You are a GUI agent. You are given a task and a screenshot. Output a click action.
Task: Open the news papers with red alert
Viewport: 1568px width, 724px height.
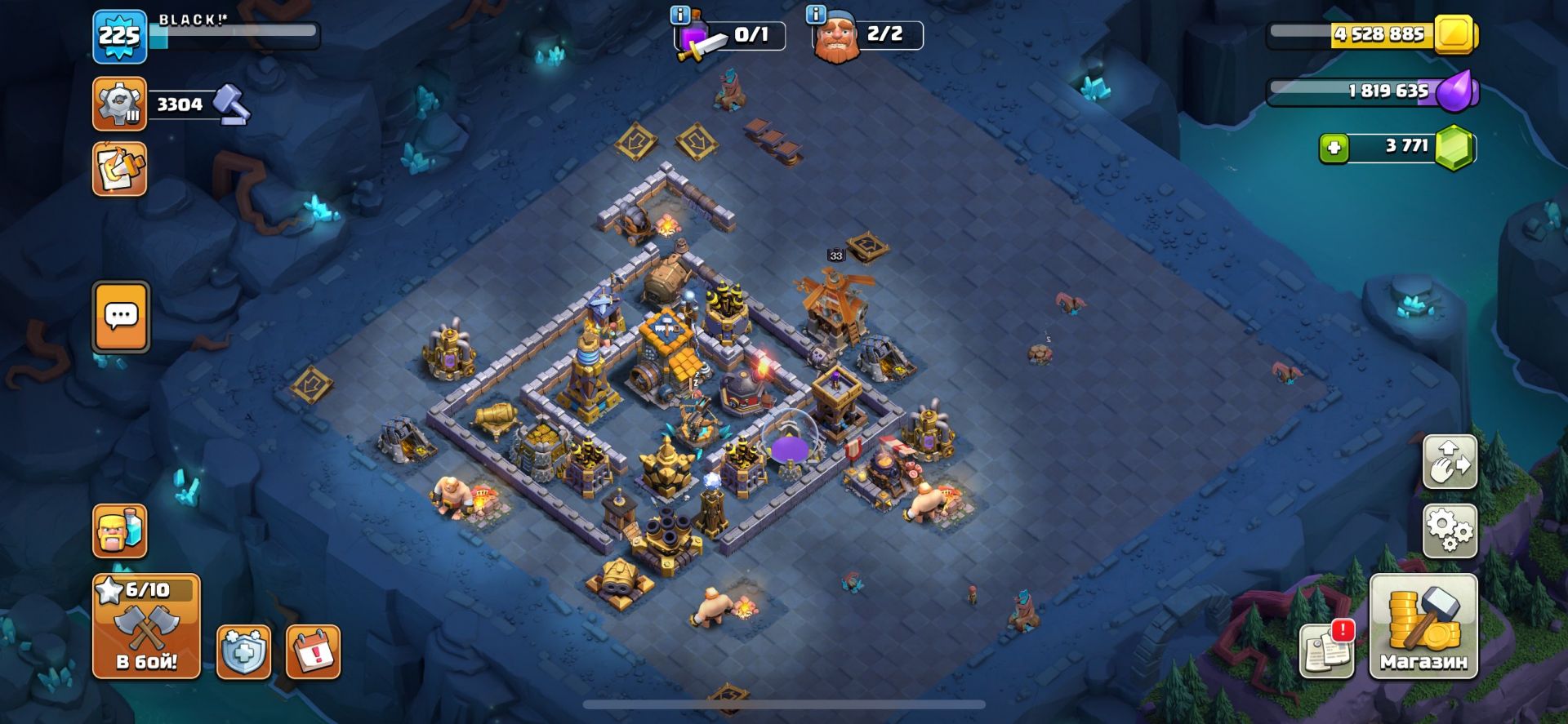pyautogui.click(x=1327, y=650)
